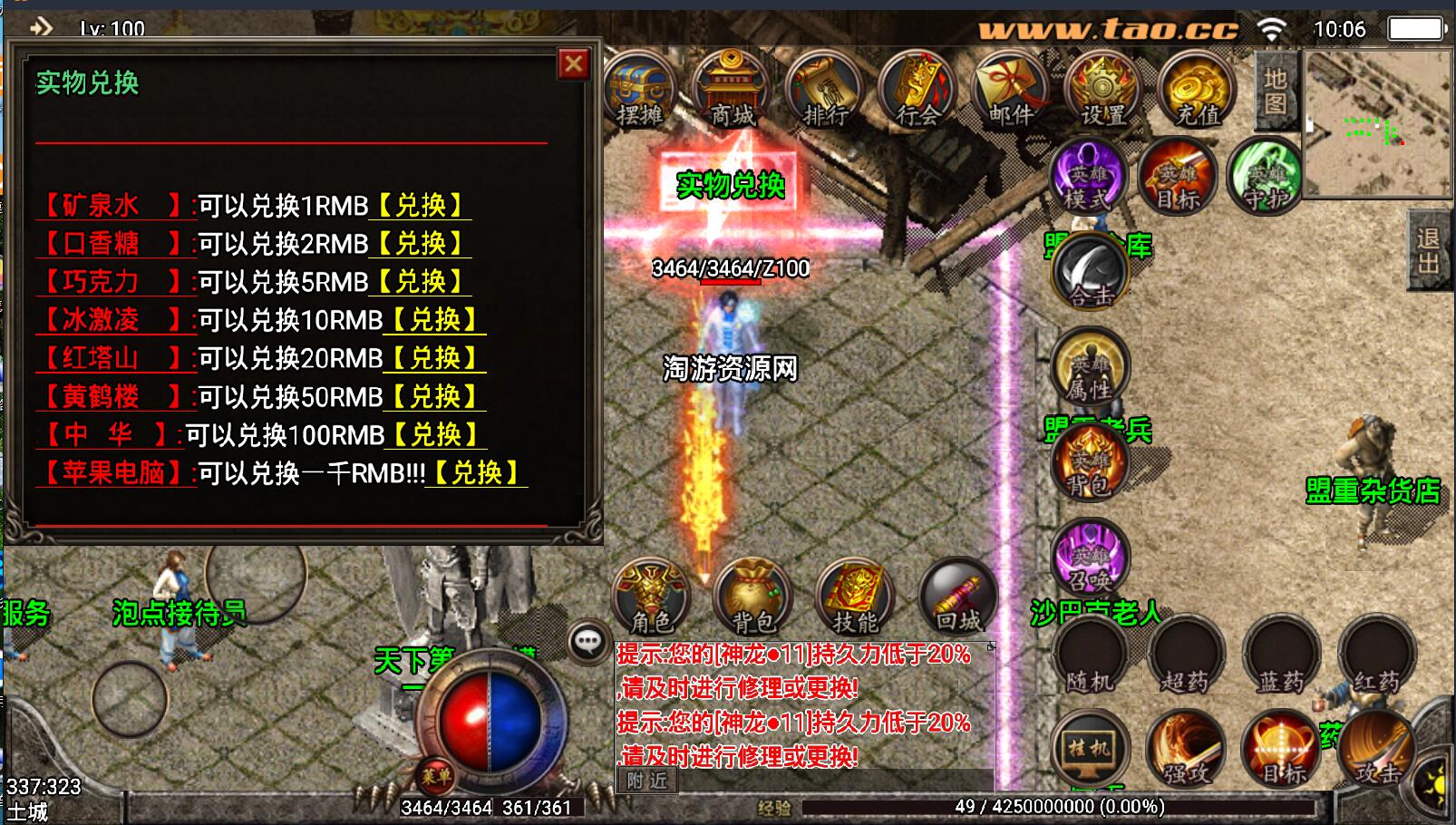The height and width of the screenshot is (825, 1456).
Task: Open the 技能 skills icon
Action: coord(857,597)
